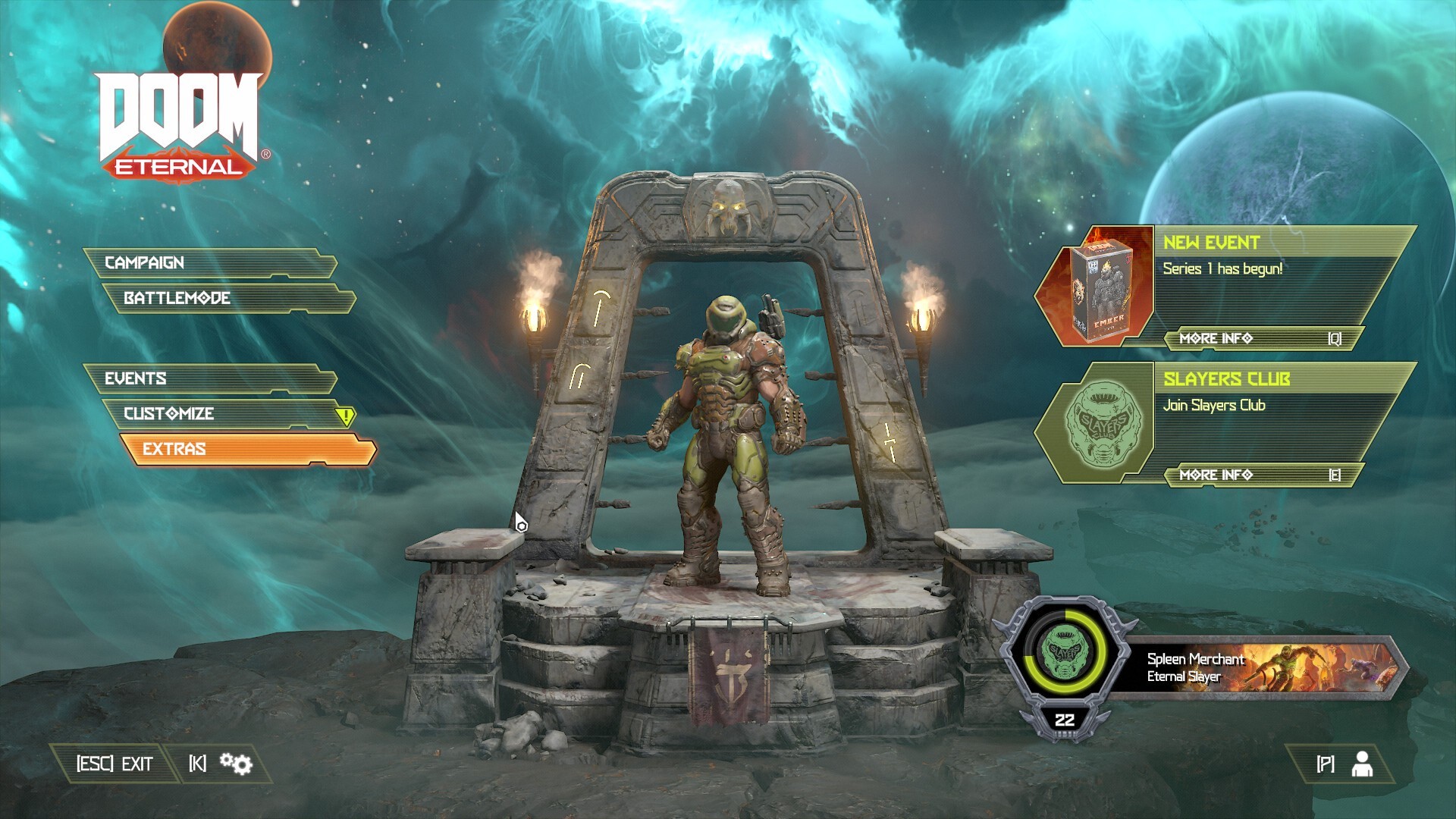1456x819 pixels.
Task: Click the DOOM Eternal logo
Action: click(x=176, y=121)
